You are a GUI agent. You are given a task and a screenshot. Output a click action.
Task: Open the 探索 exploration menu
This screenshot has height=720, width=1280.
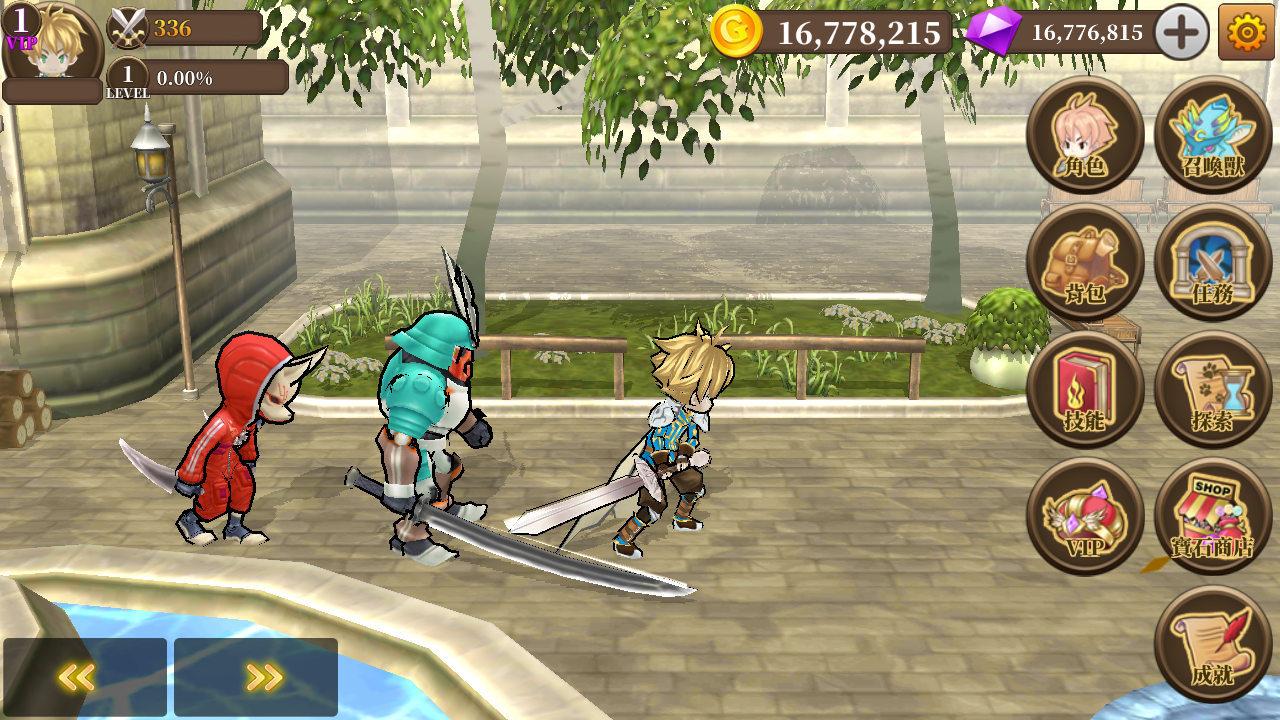coord(1213,390)
